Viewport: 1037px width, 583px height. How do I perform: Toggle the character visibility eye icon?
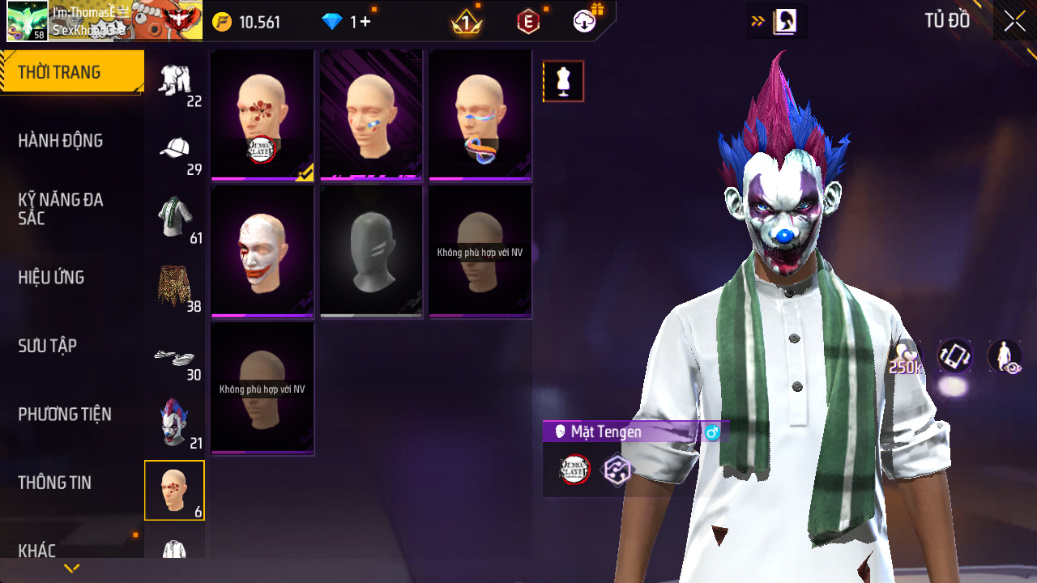tap(1004, 356)
